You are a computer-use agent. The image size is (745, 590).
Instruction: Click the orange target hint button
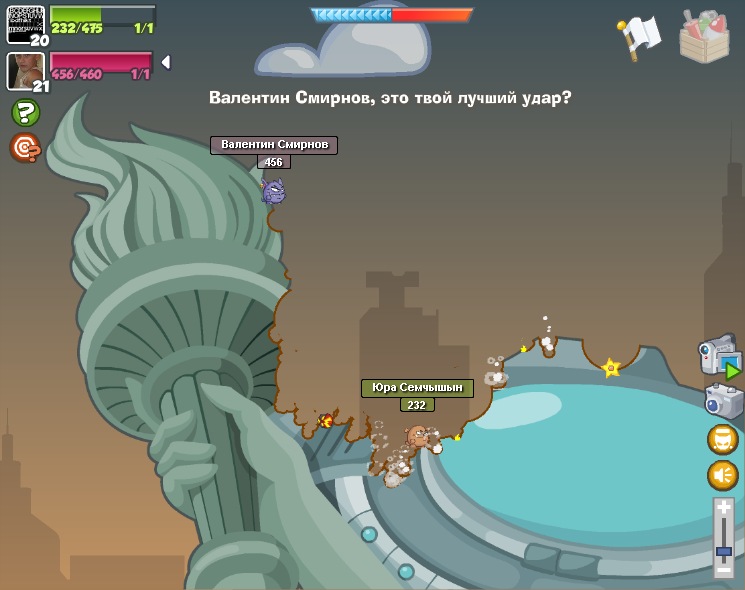point(25,147)
